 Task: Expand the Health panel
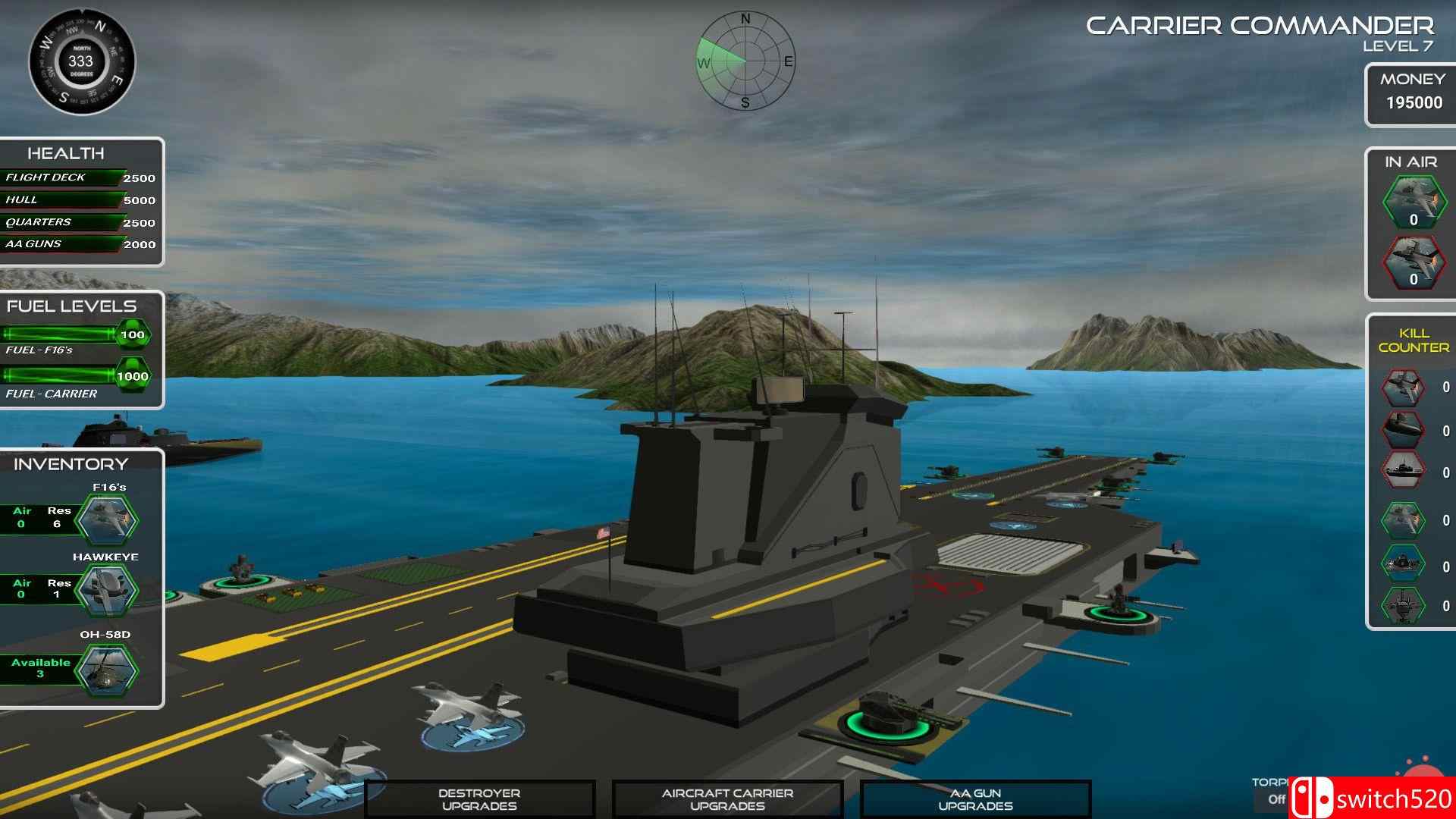click(67, 152)
